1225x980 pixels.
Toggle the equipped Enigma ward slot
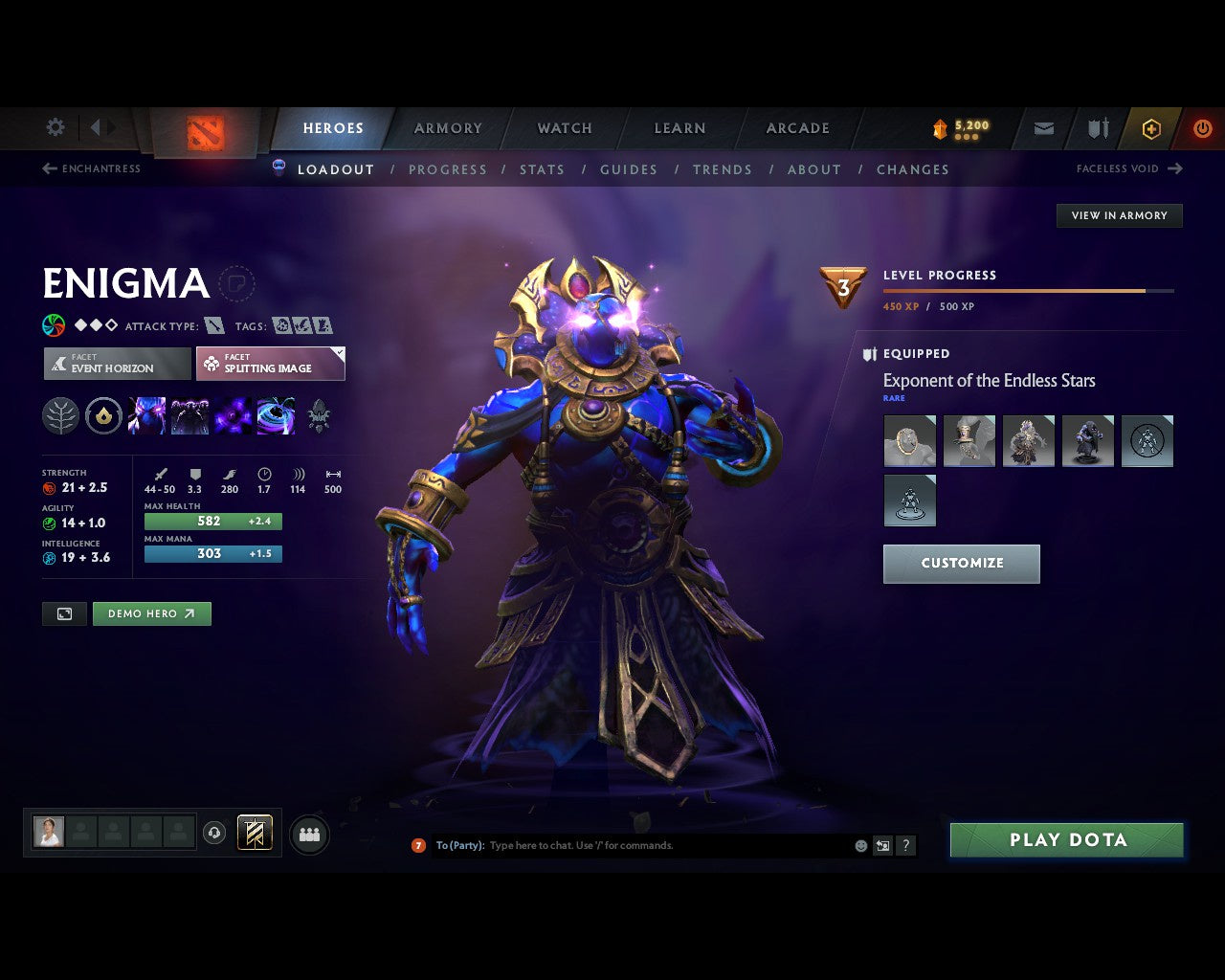(910, 500)
